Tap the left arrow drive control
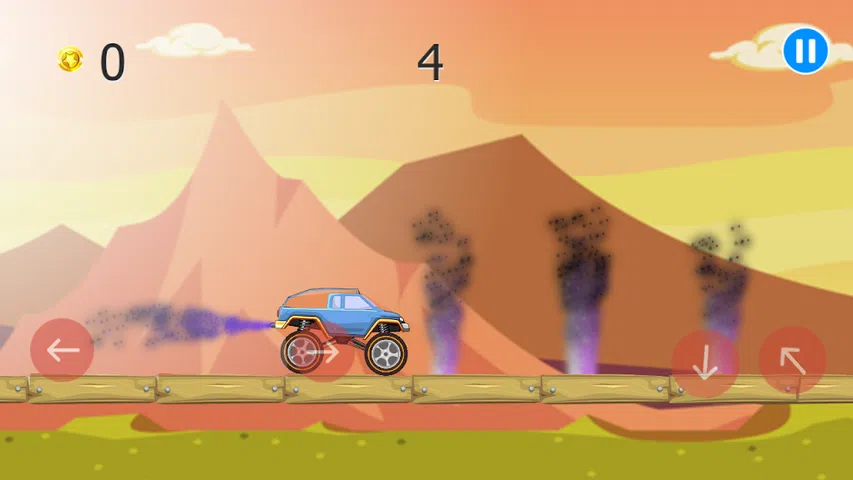The width and height of the screenshot is (853, 480). pos(62,350)
